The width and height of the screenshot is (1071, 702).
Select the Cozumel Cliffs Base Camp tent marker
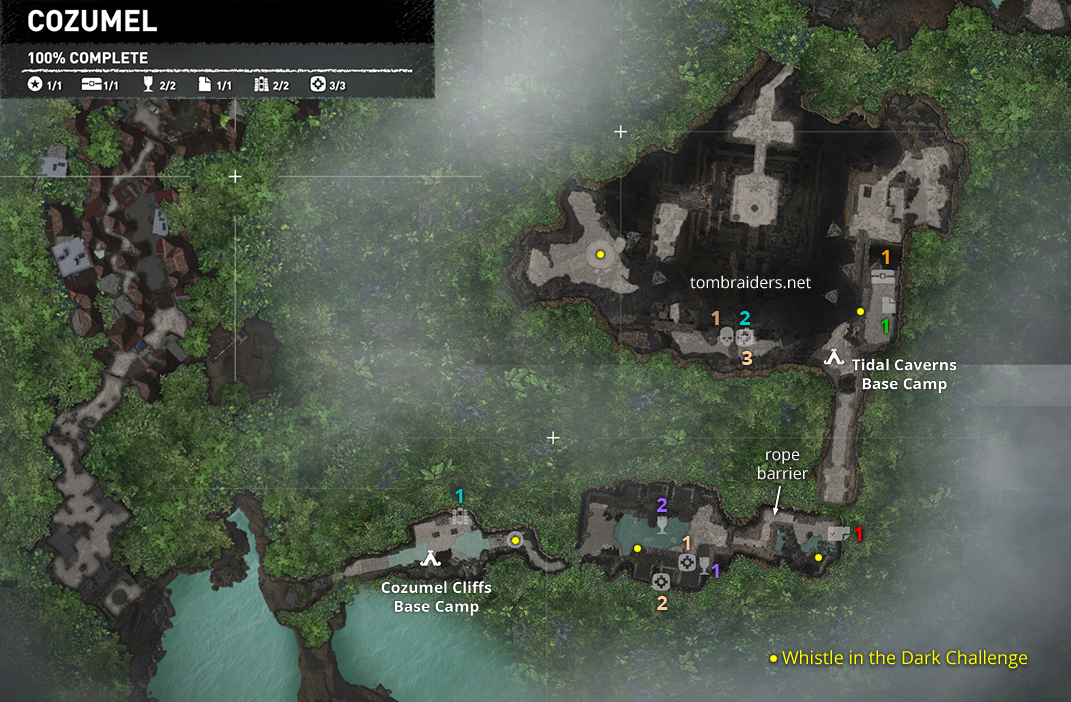point(430,558)
